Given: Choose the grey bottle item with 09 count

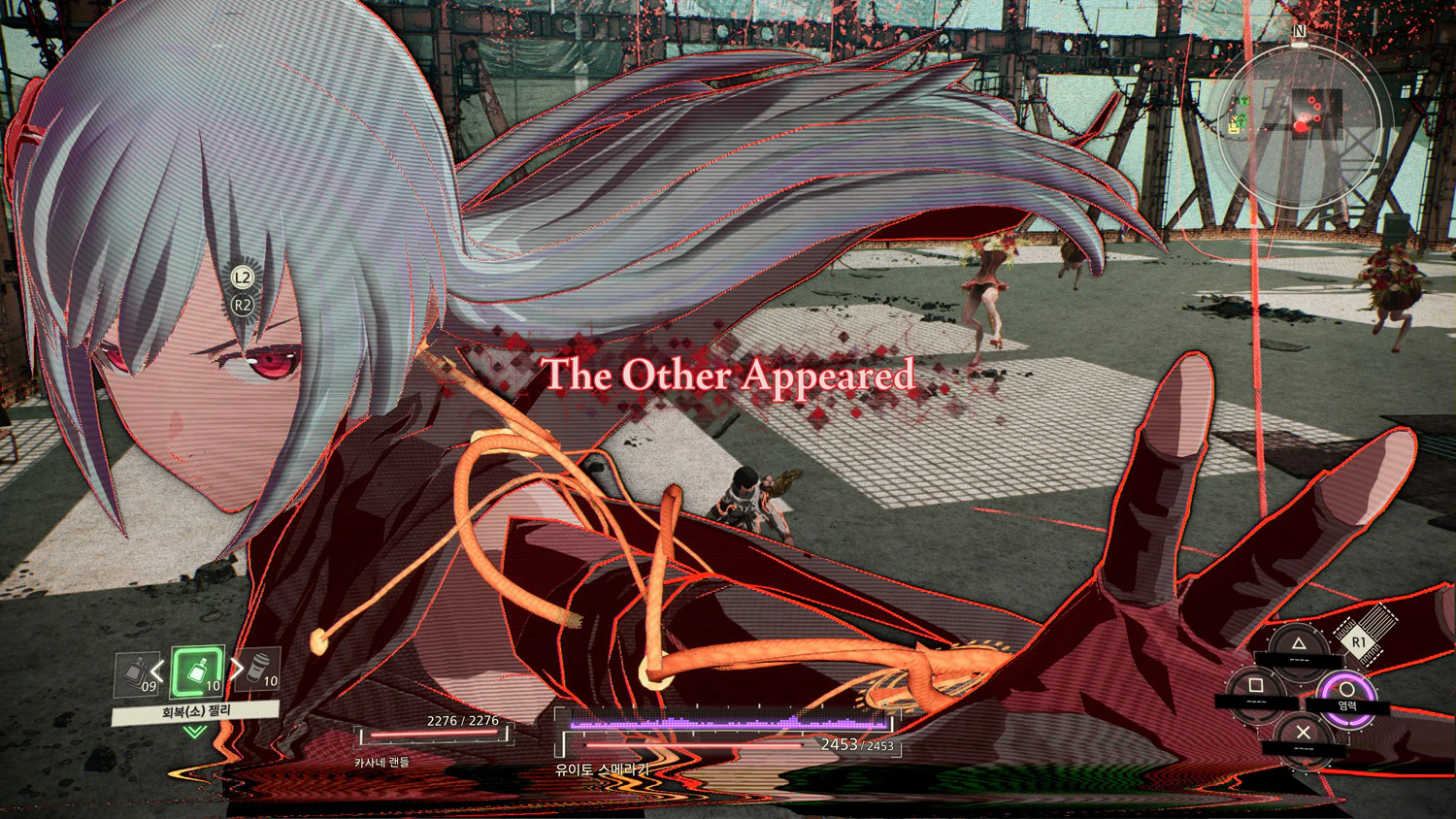Looking at the screenshot, I should [138, 673].
